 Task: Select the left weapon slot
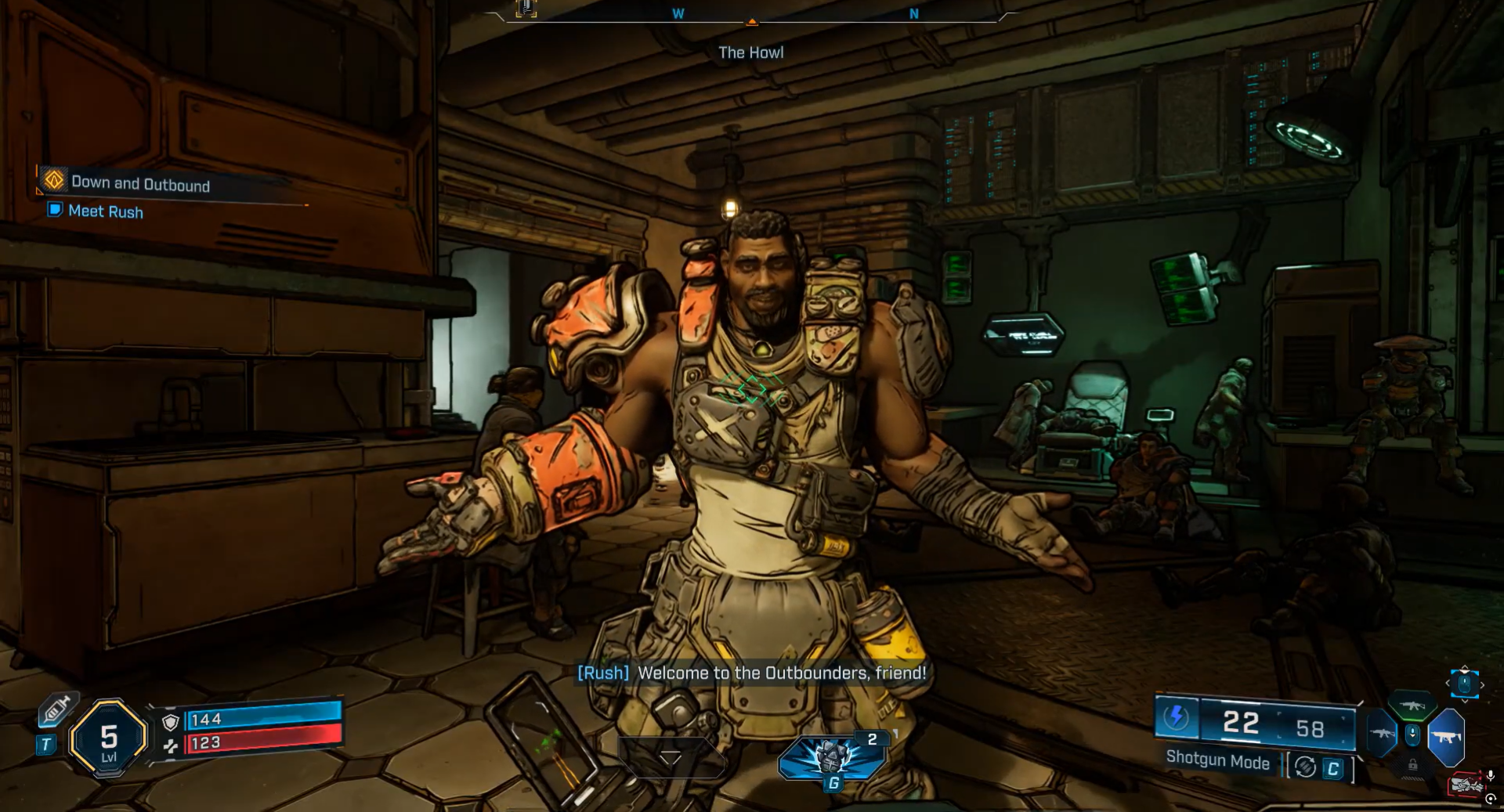(x=1381, y=734)
